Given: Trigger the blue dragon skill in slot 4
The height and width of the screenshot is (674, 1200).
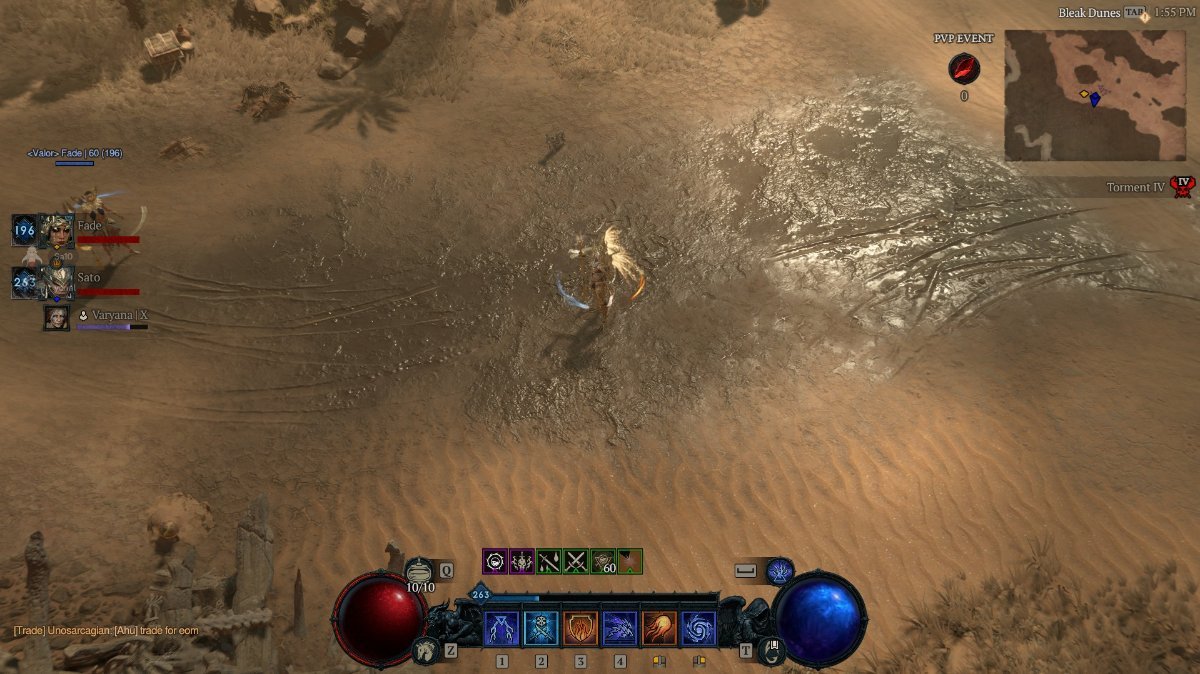Looking at the screenshot, I should coord(620,629).
